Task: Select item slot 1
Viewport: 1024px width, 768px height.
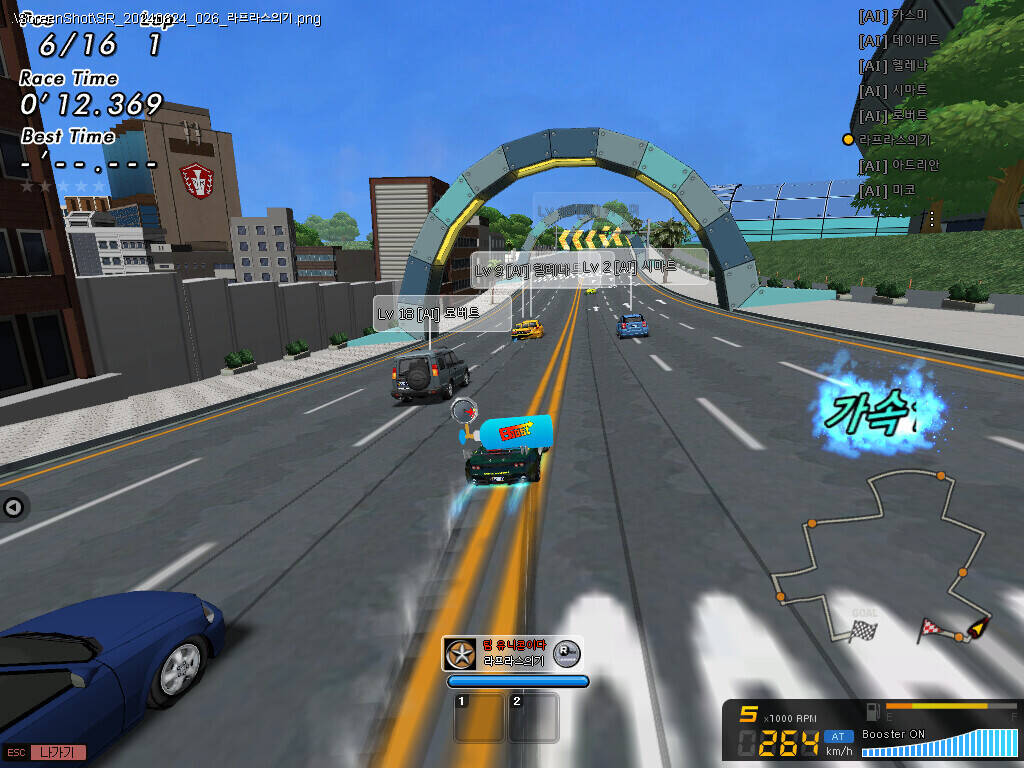Action: [479, 717]
